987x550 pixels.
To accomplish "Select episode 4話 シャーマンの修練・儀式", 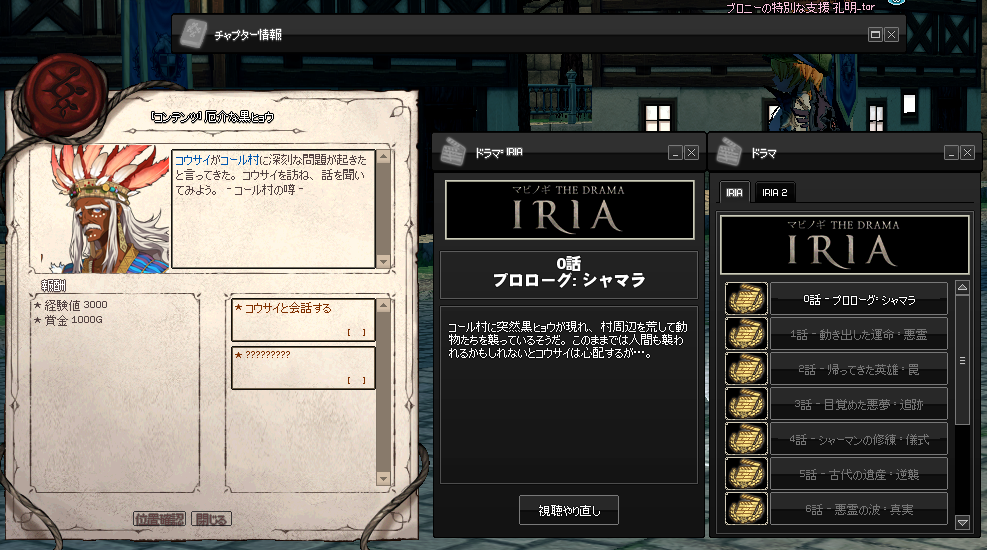I will [859, 439].
